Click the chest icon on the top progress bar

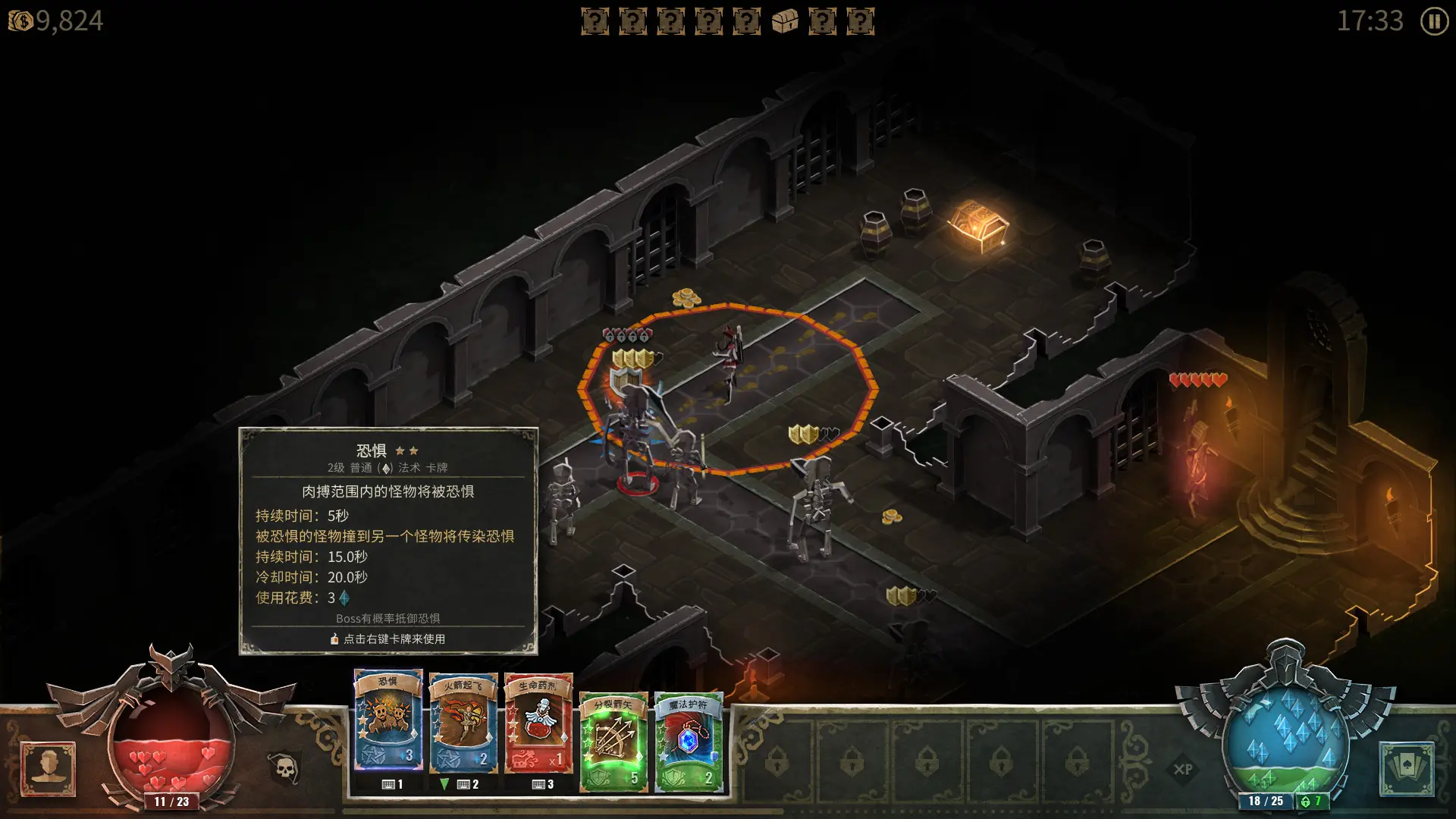(x=786, y=20)
